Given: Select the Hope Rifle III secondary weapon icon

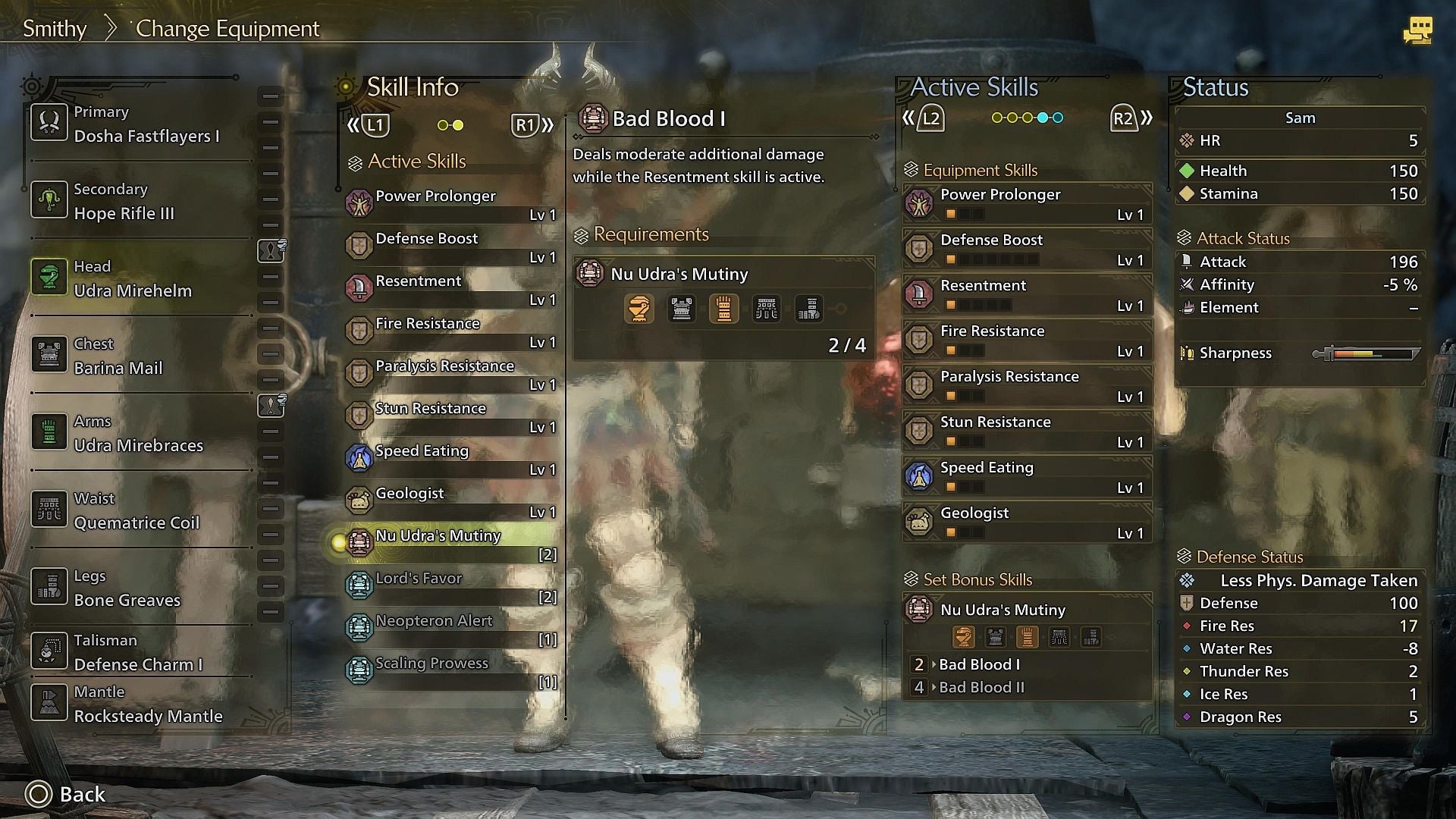Looking at the screenshot, I should [x=49, y=200].
